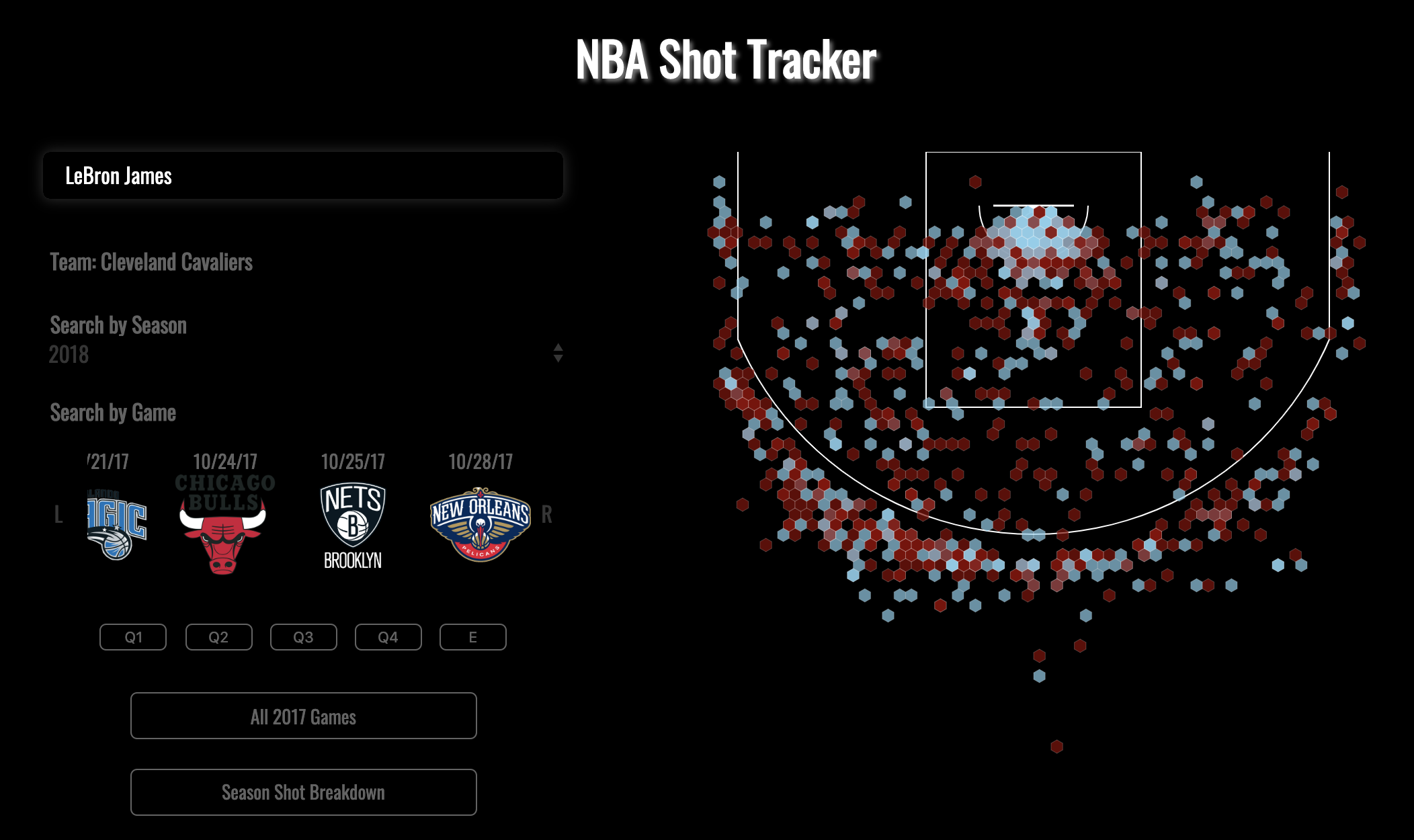Toggle the E overtime filter
Image resolution: width=1414 pixels, height=840 pixels.
pyautogui.click(x=473, y=637)
